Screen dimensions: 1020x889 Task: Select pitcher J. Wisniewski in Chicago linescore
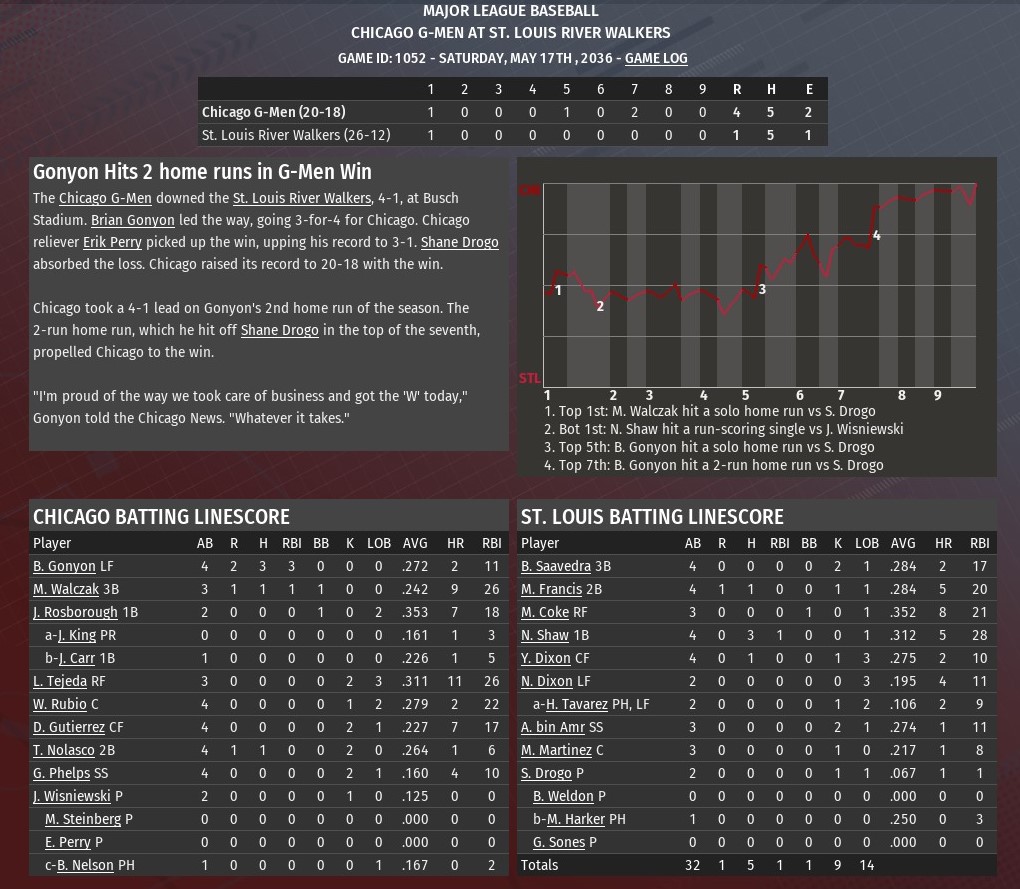[71, 796]
